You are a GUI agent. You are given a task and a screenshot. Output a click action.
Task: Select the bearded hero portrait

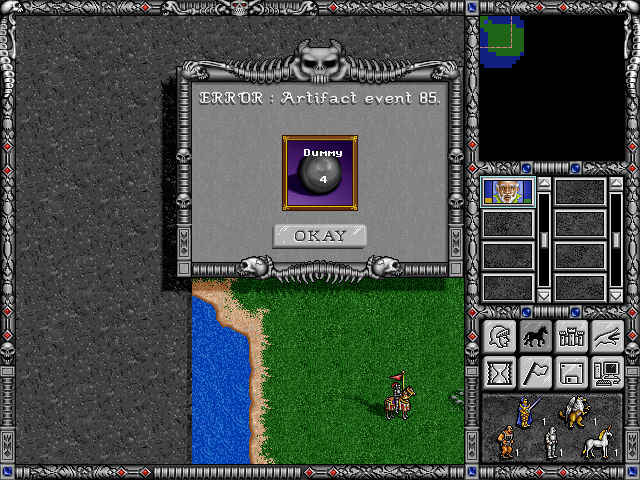[508, 191]
